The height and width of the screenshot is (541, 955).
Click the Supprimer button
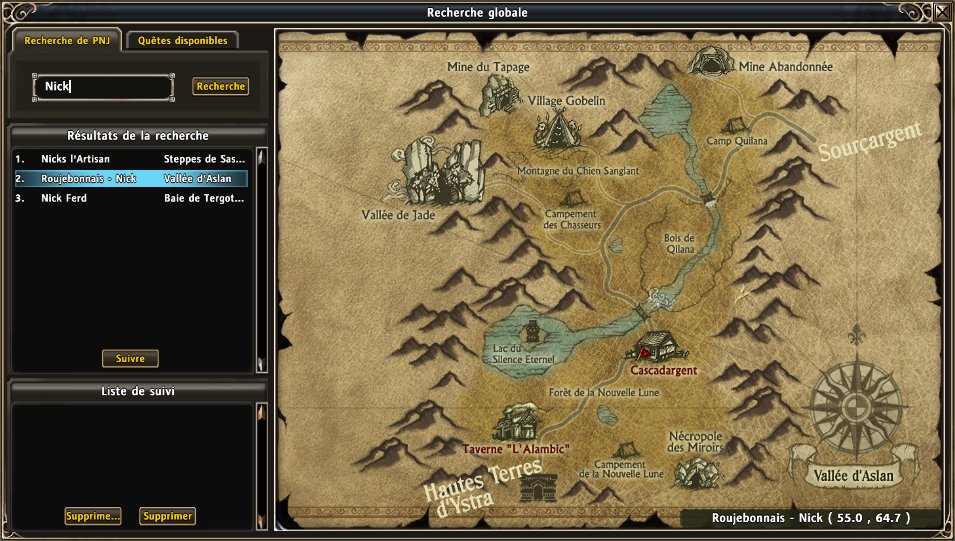click(167, 516)
